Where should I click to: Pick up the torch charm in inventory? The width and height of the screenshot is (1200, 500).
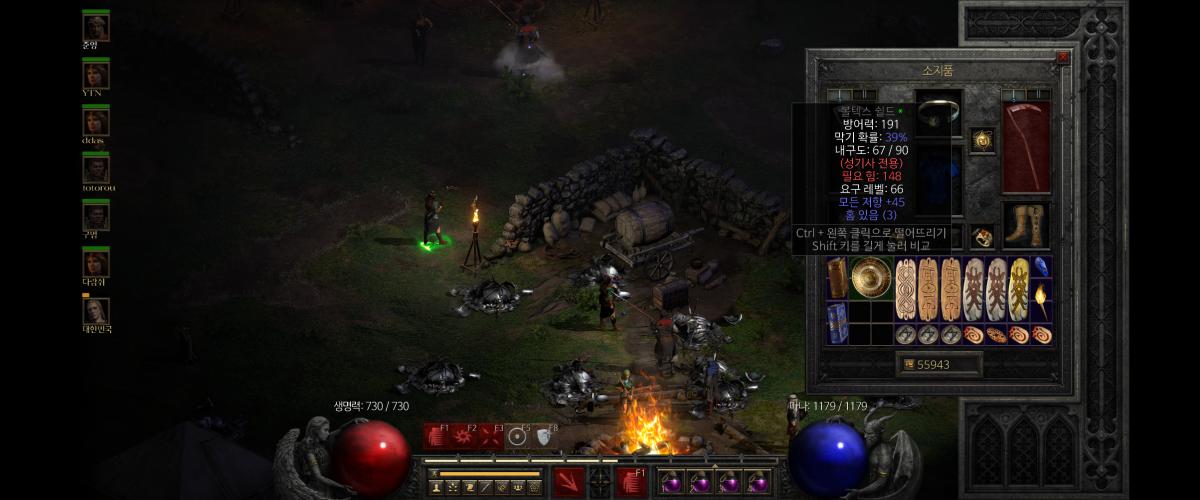click(x=1040, y=296)
